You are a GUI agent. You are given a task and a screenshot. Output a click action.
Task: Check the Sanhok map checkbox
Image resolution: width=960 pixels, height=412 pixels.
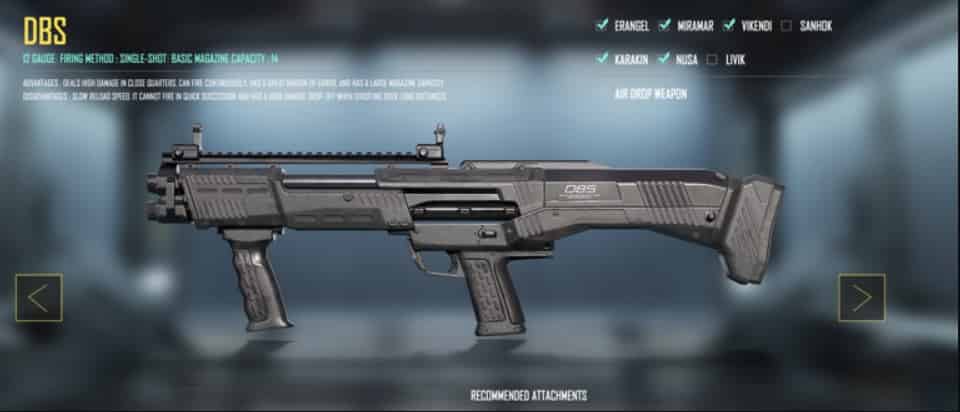tap(787, 26)
